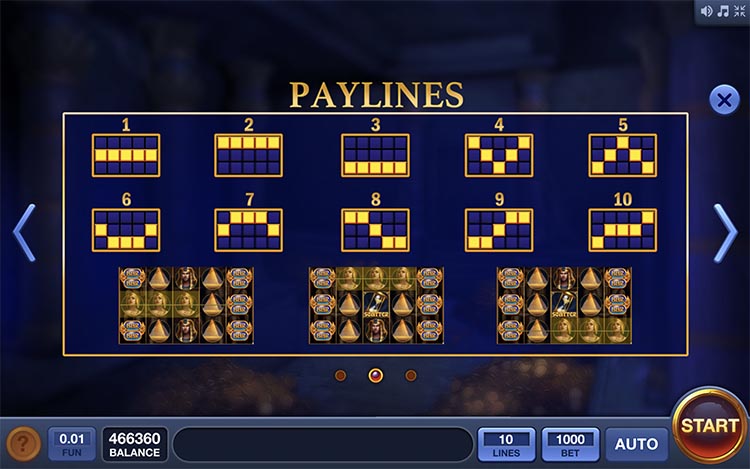Click the START spin button

[709, 424]
